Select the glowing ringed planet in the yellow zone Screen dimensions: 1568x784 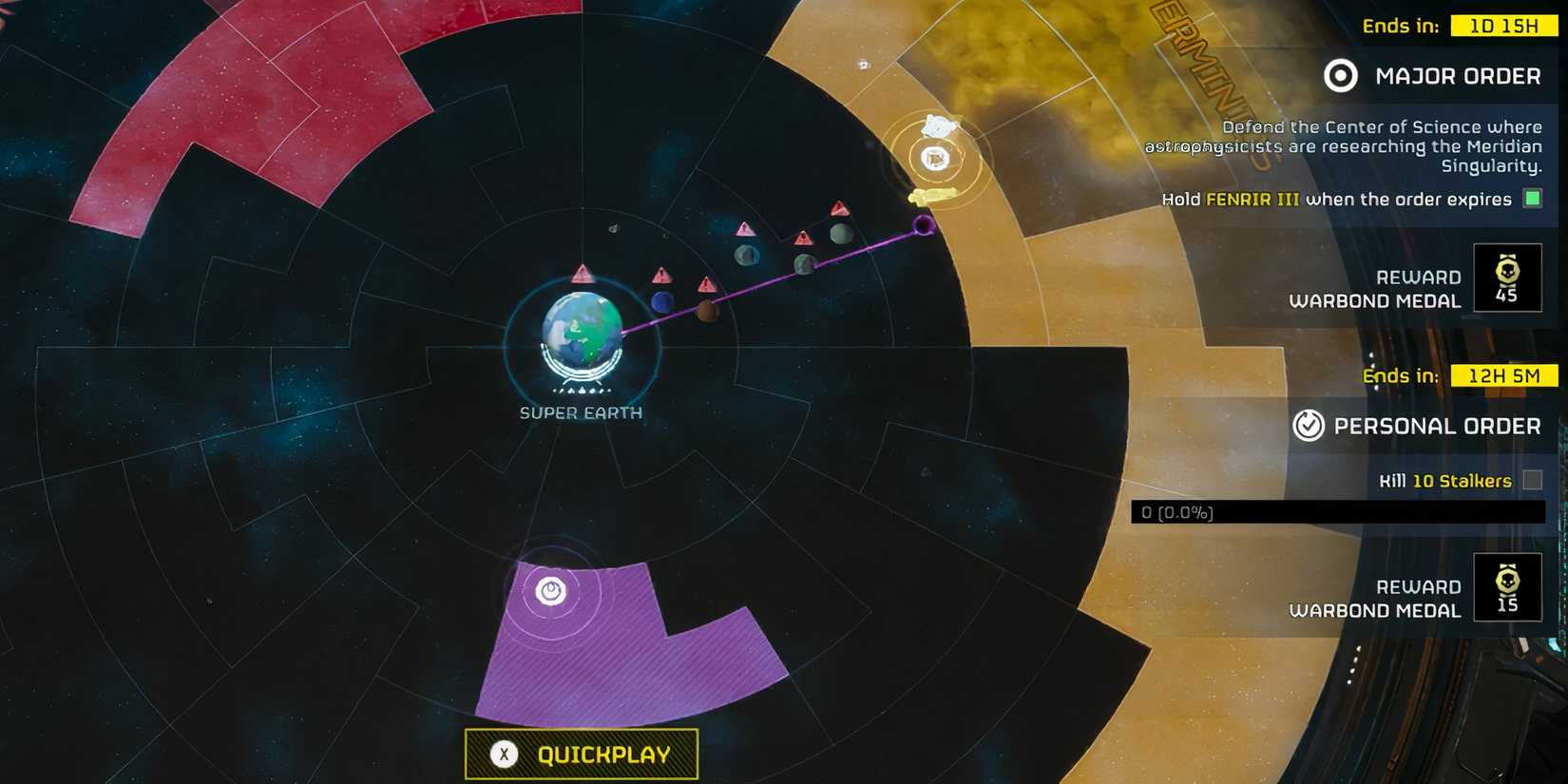click(935, 157)
